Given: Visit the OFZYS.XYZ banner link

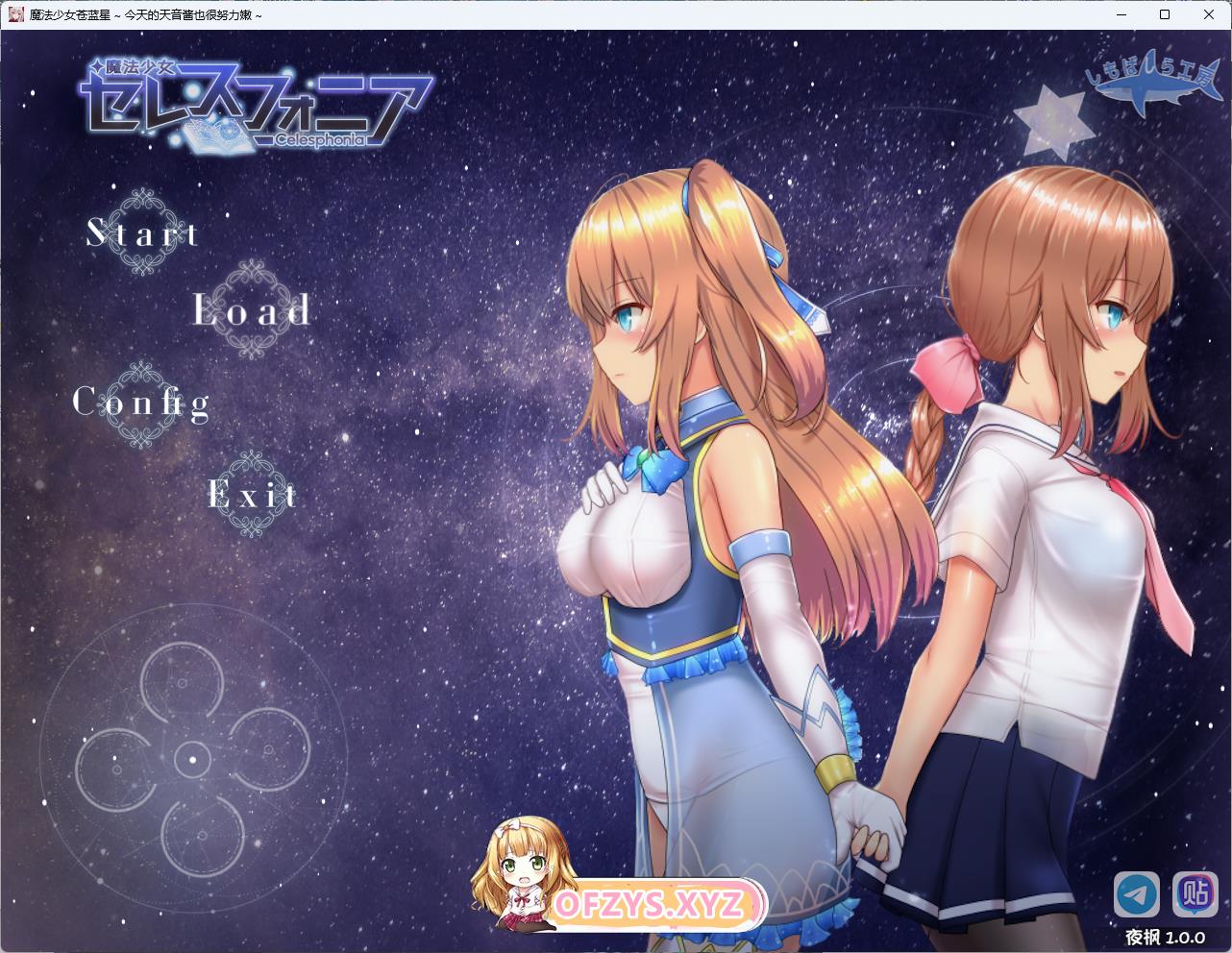Looking at the screenshot, I should [x=649, y=905].
